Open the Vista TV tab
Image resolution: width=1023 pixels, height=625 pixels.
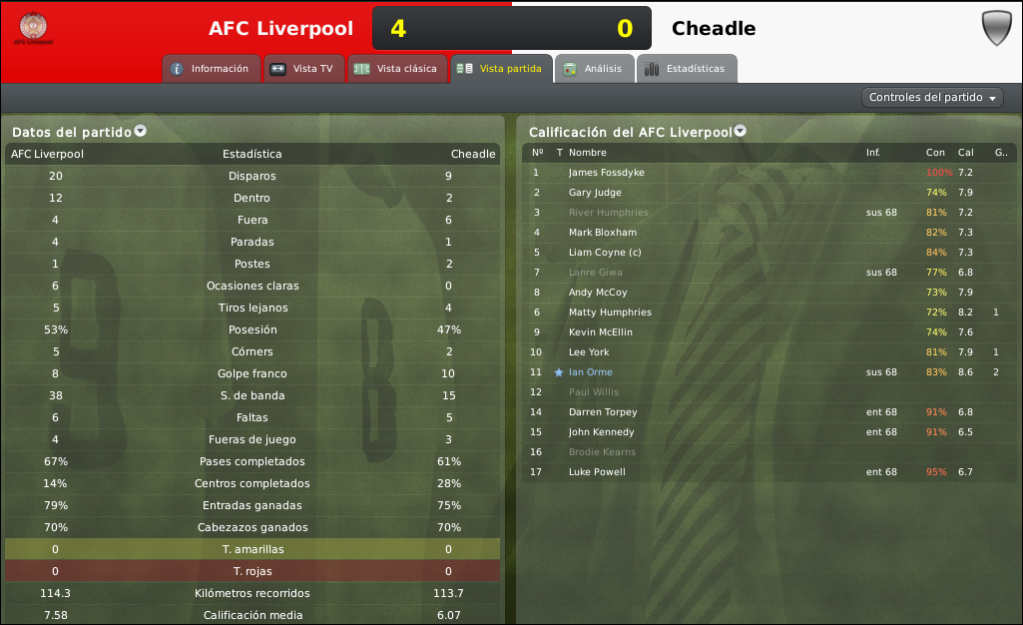(x=304, y=69)
